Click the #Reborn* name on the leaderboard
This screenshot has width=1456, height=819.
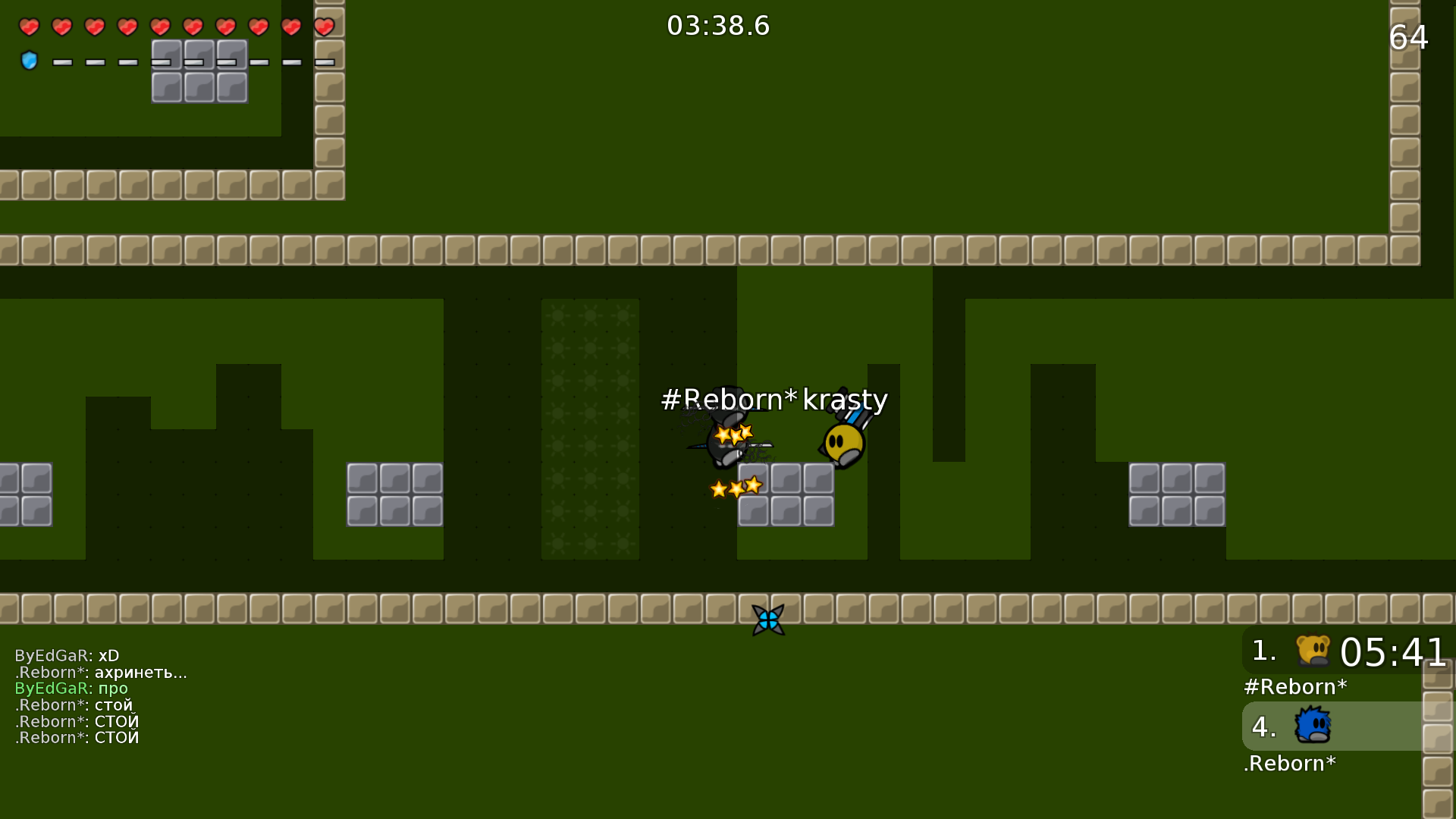coord(1295,686)
